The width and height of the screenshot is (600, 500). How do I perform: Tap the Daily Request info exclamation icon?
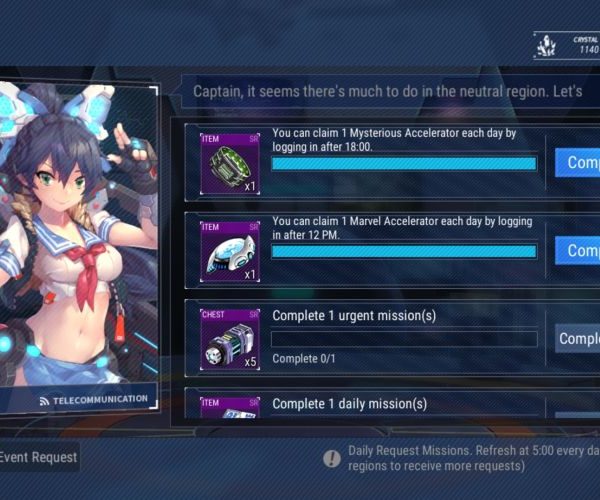(332, 458)
